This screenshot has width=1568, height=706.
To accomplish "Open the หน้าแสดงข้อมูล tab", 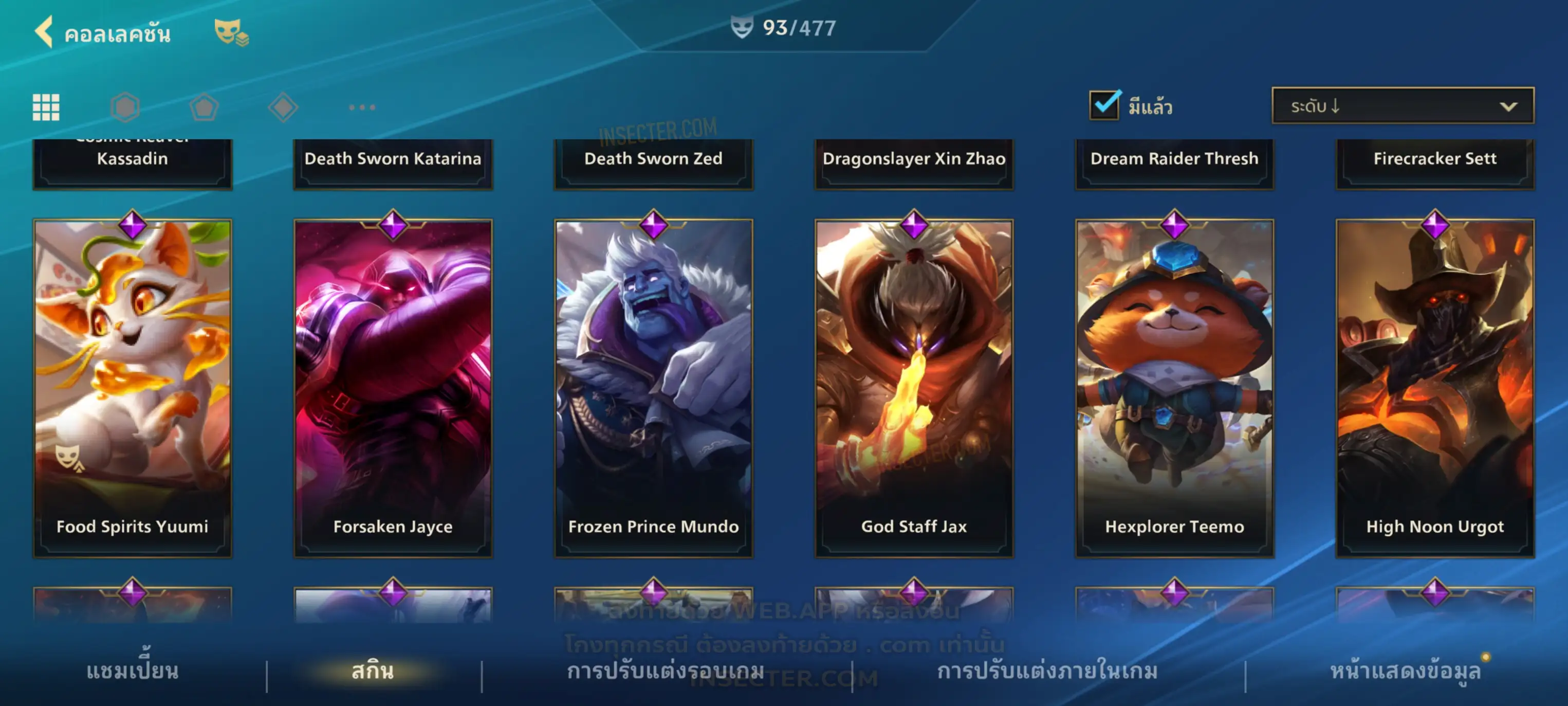I will 1405,671.
